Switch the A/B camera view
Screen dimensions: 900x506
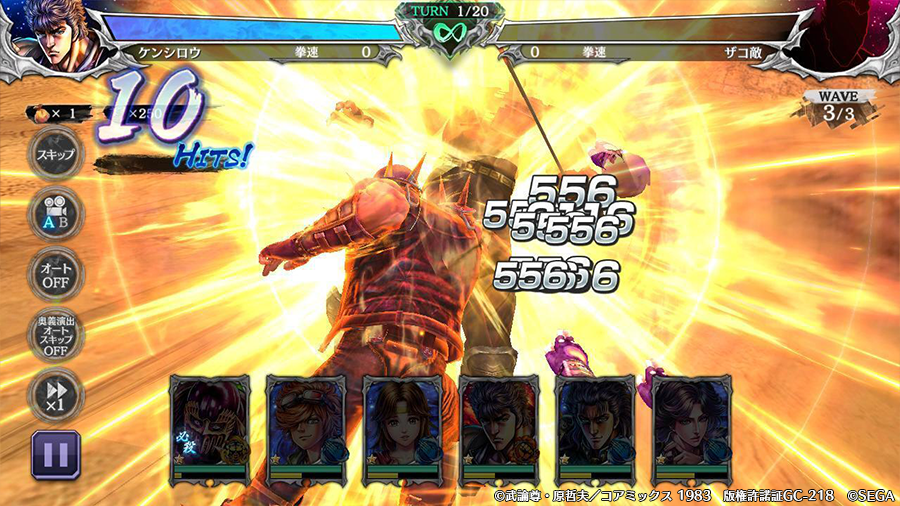pyautogui.click(x=56, y=214)
